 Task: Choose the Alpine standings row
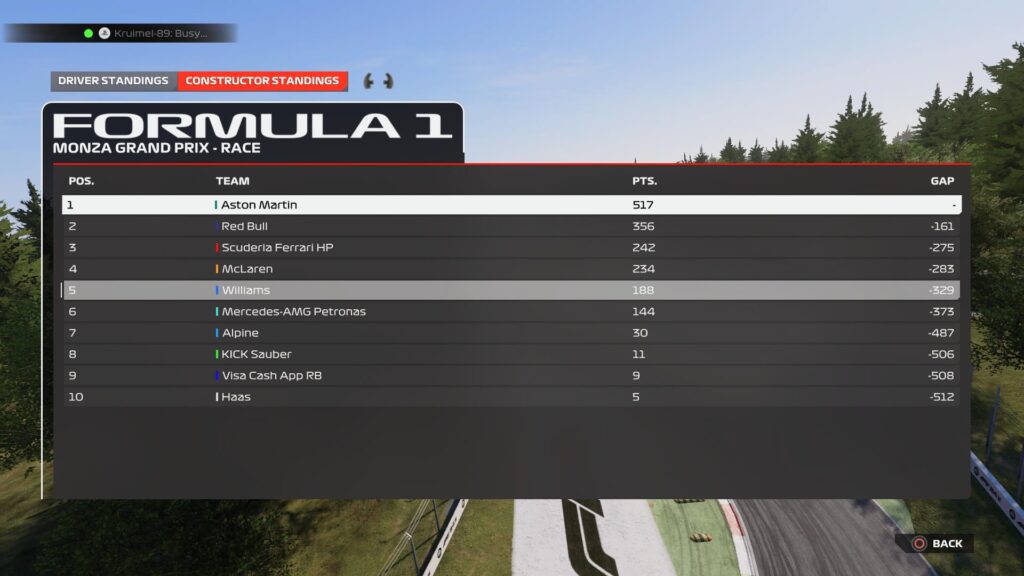(x=511, y=333)
